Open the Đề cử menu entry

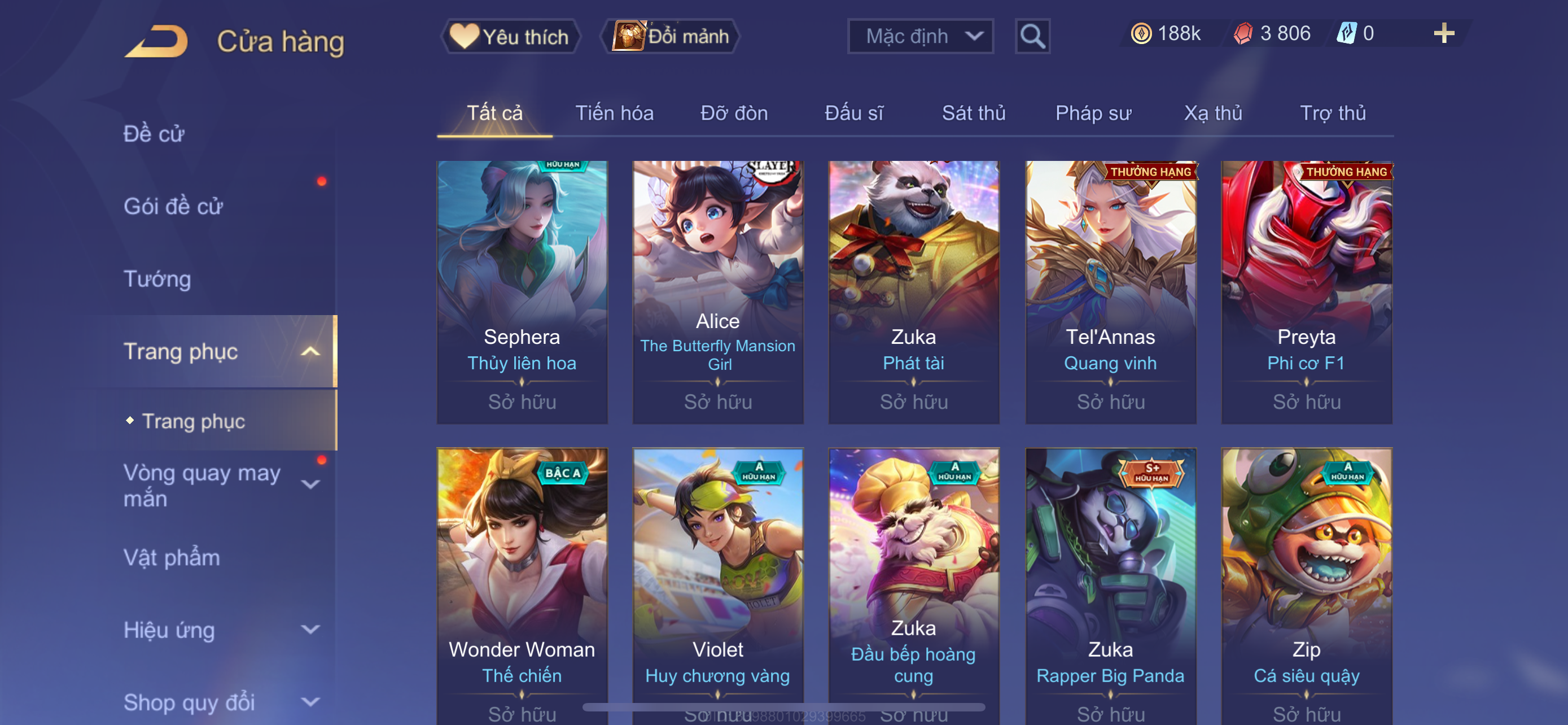154,134
